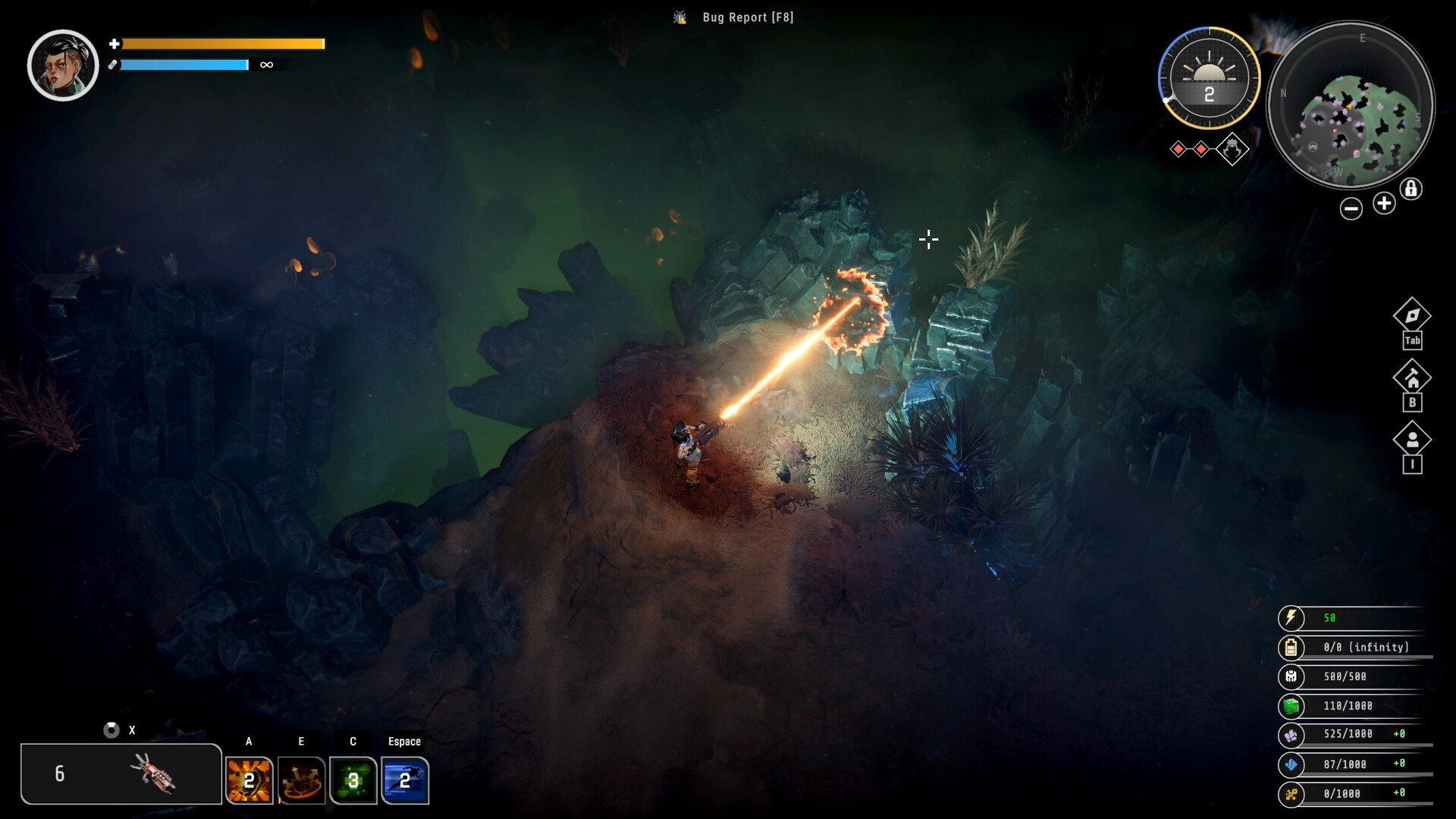1456x819 pixels.
Task: Select the creature wave indicator icon
Action: [1232, 149]
